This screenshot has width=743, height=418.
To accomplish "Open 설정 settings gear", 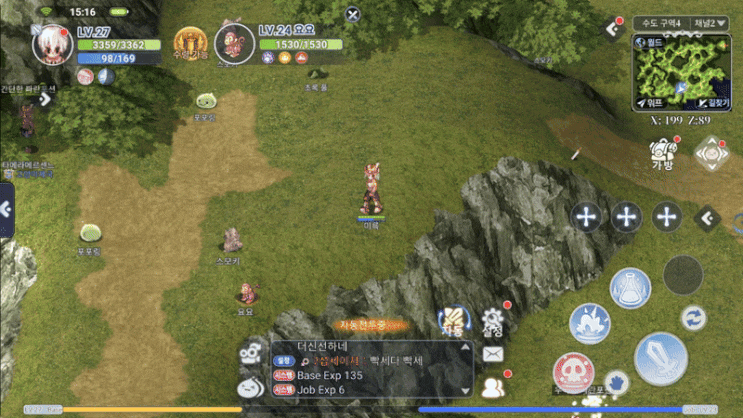I will point(491,322).
